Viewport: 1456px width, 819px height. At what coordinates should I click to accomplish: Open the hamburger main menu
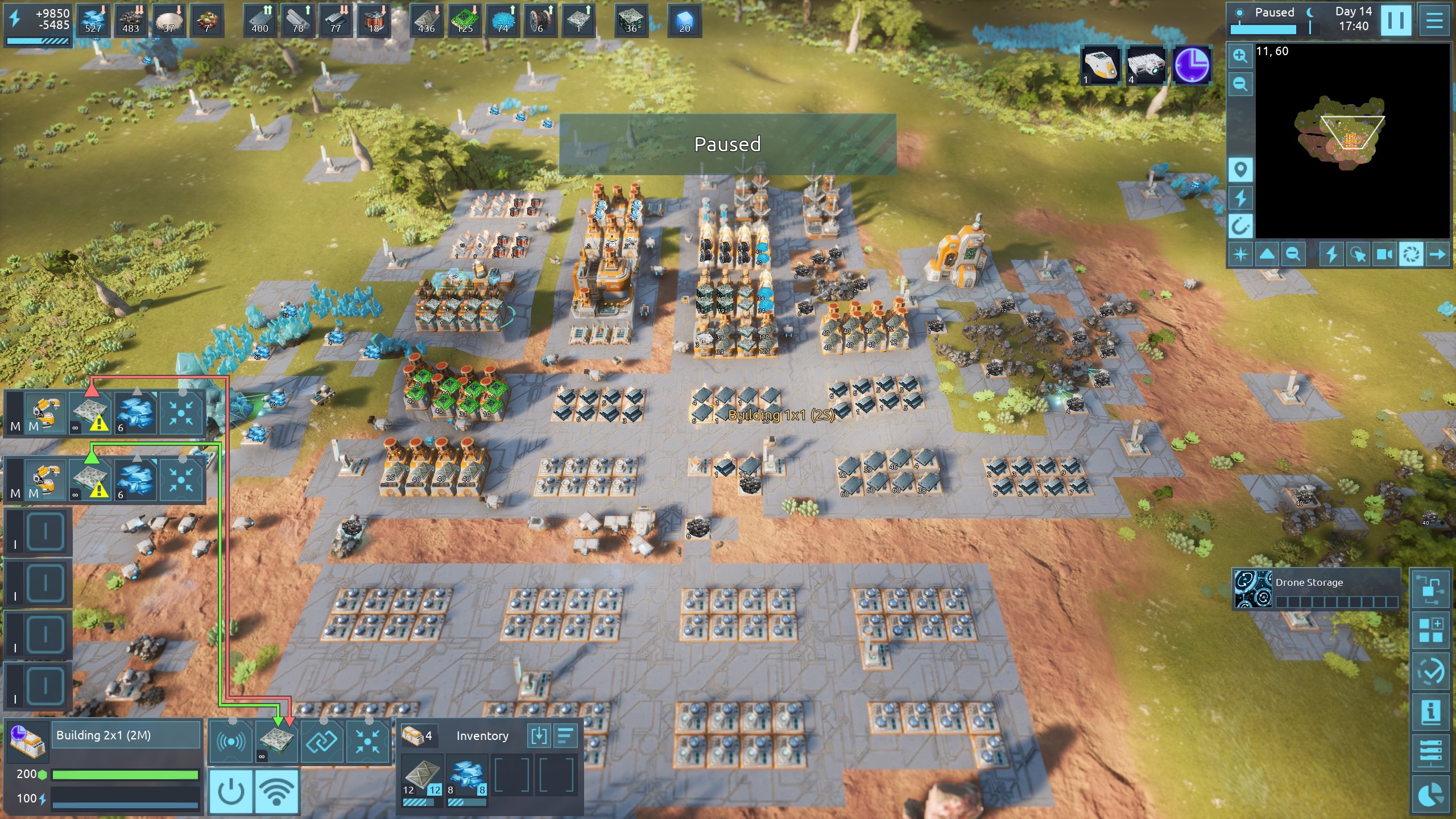(x=1434, y=20)
